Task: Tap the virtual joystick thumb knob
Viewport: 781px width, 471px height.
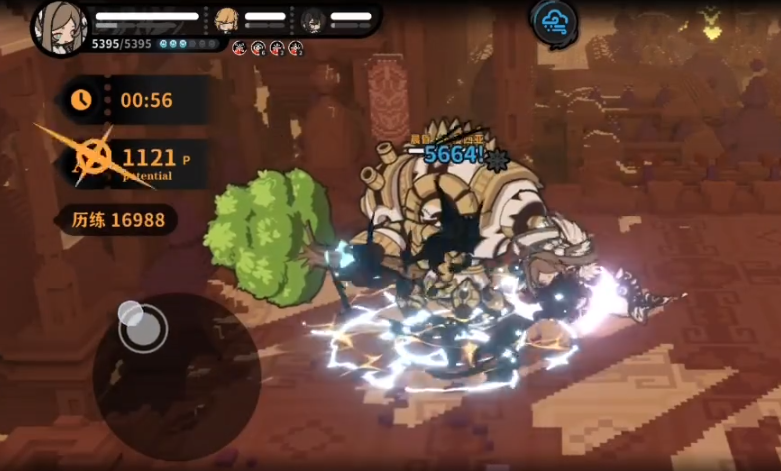Action: pos(142,326)
